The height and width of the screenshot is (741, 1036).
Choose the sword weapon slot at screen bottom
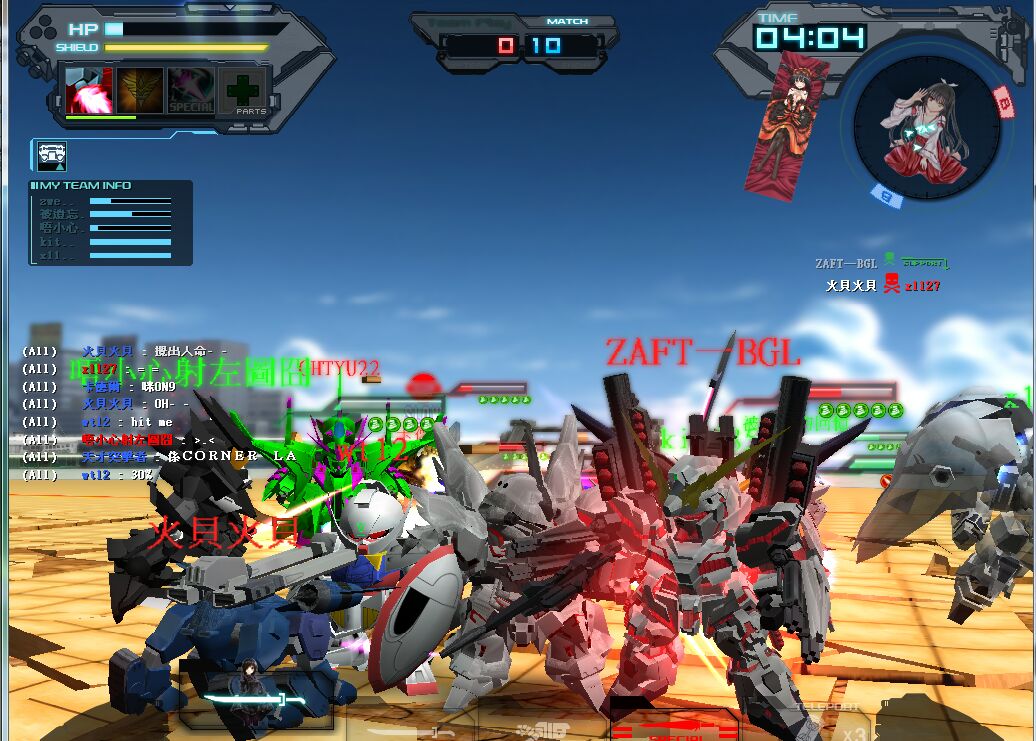tap(255, 699)
